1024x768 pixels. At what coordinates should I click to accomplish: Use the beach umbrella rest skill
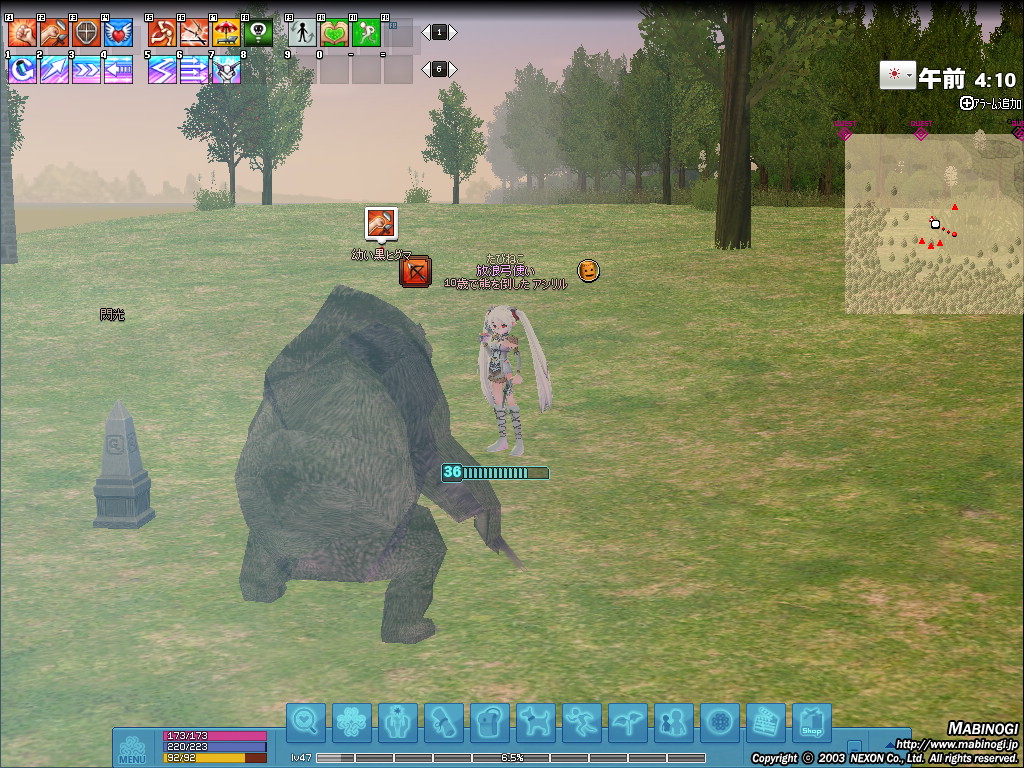click(x=226, y=33)
